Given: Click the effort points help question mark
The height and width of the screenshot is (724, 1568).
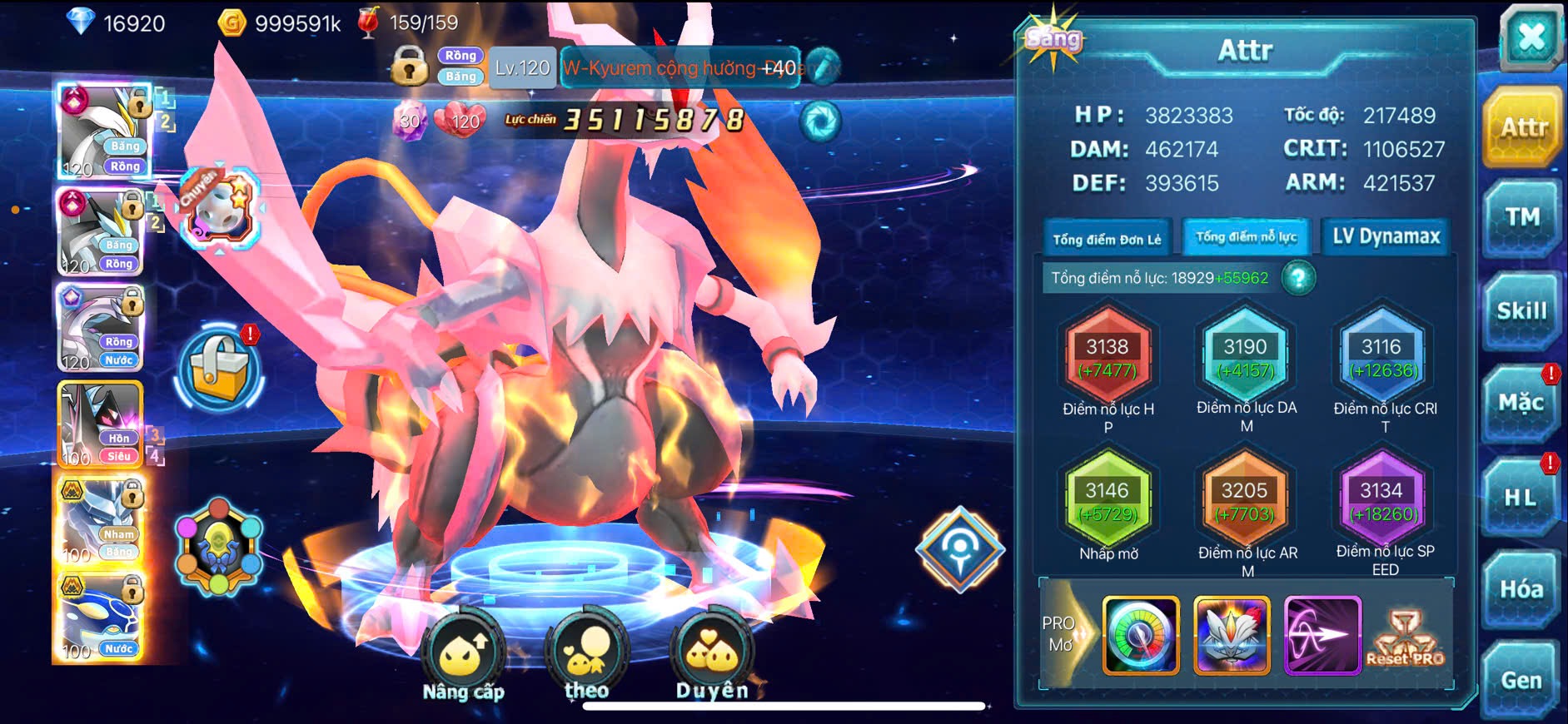Looking at the screenshot, I should [x=1298, y=278].
